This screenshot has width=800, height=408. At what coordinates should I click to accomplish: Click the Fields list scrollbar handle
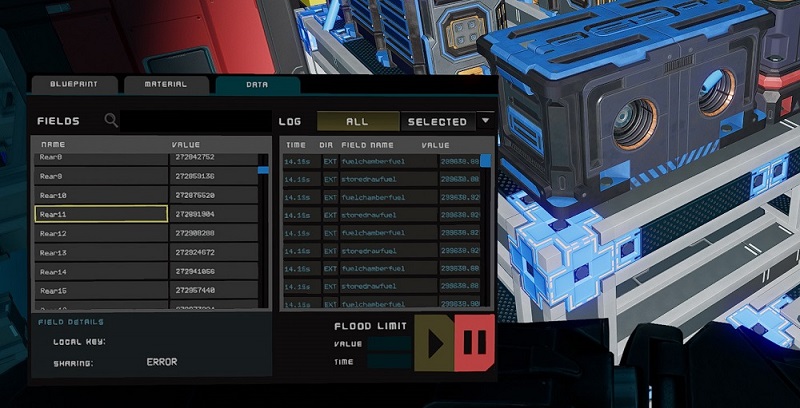point(263,170)
